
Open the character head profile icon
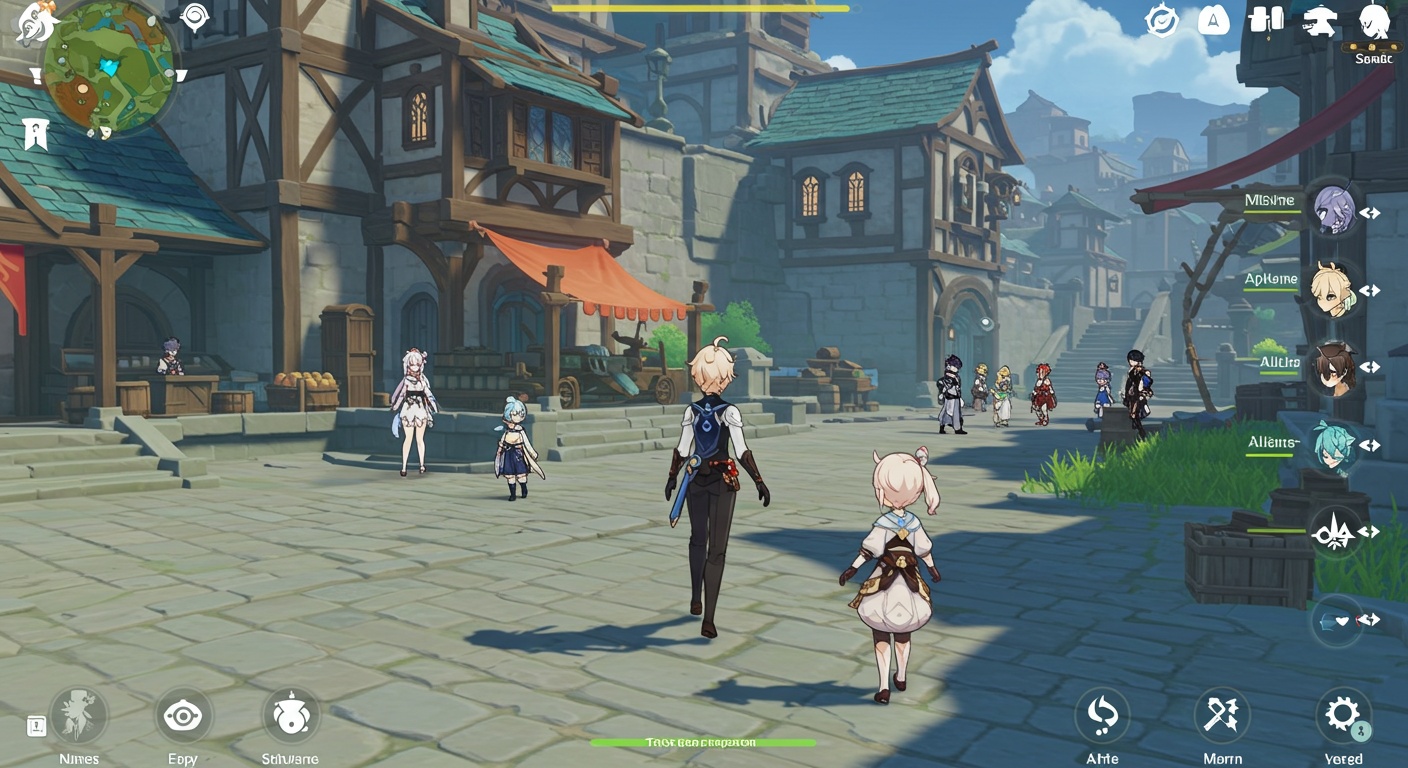(x=1375, y=22)
